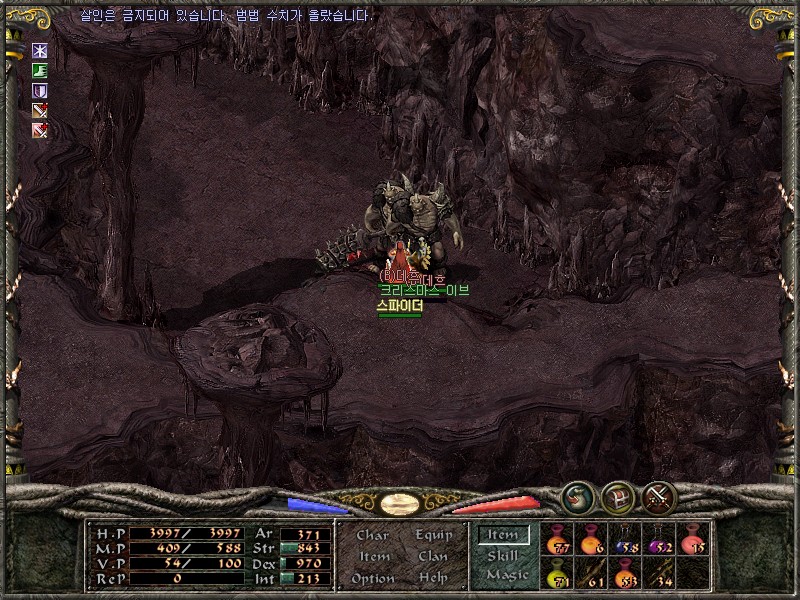800x600 pixels.
Task: Open the Option menu
Action: (373, 578)
